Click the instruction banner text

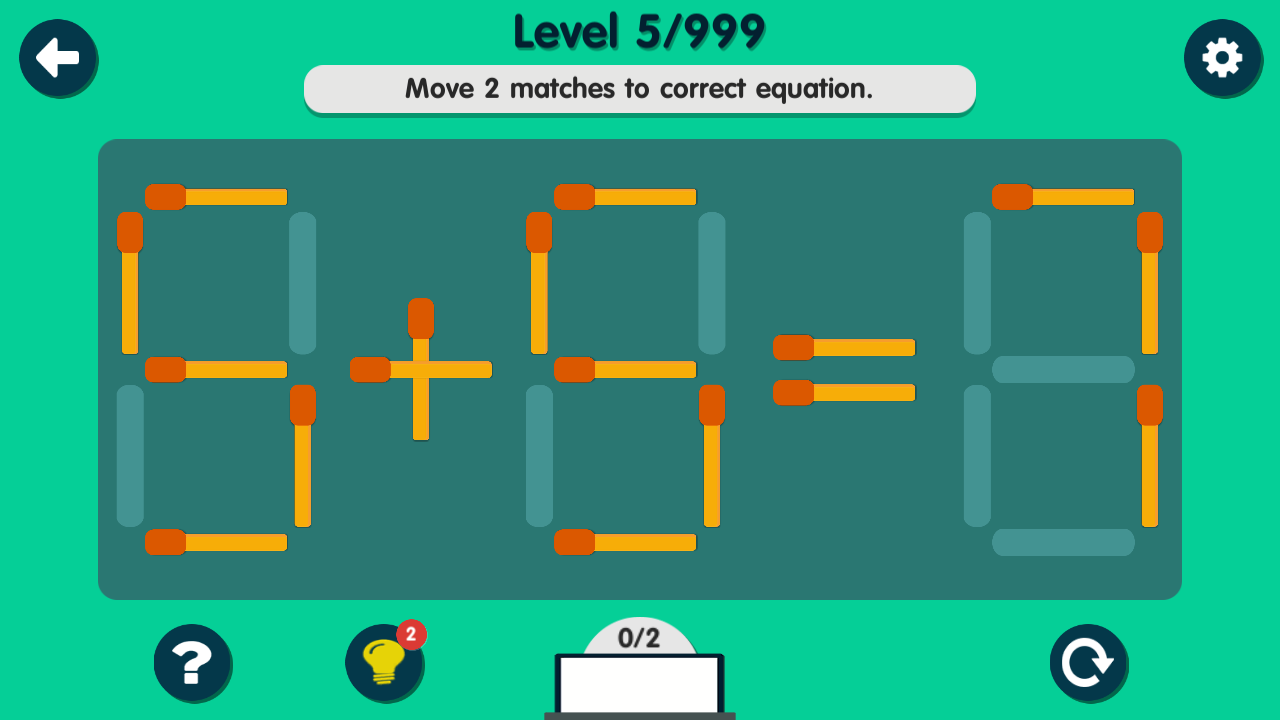640,89
